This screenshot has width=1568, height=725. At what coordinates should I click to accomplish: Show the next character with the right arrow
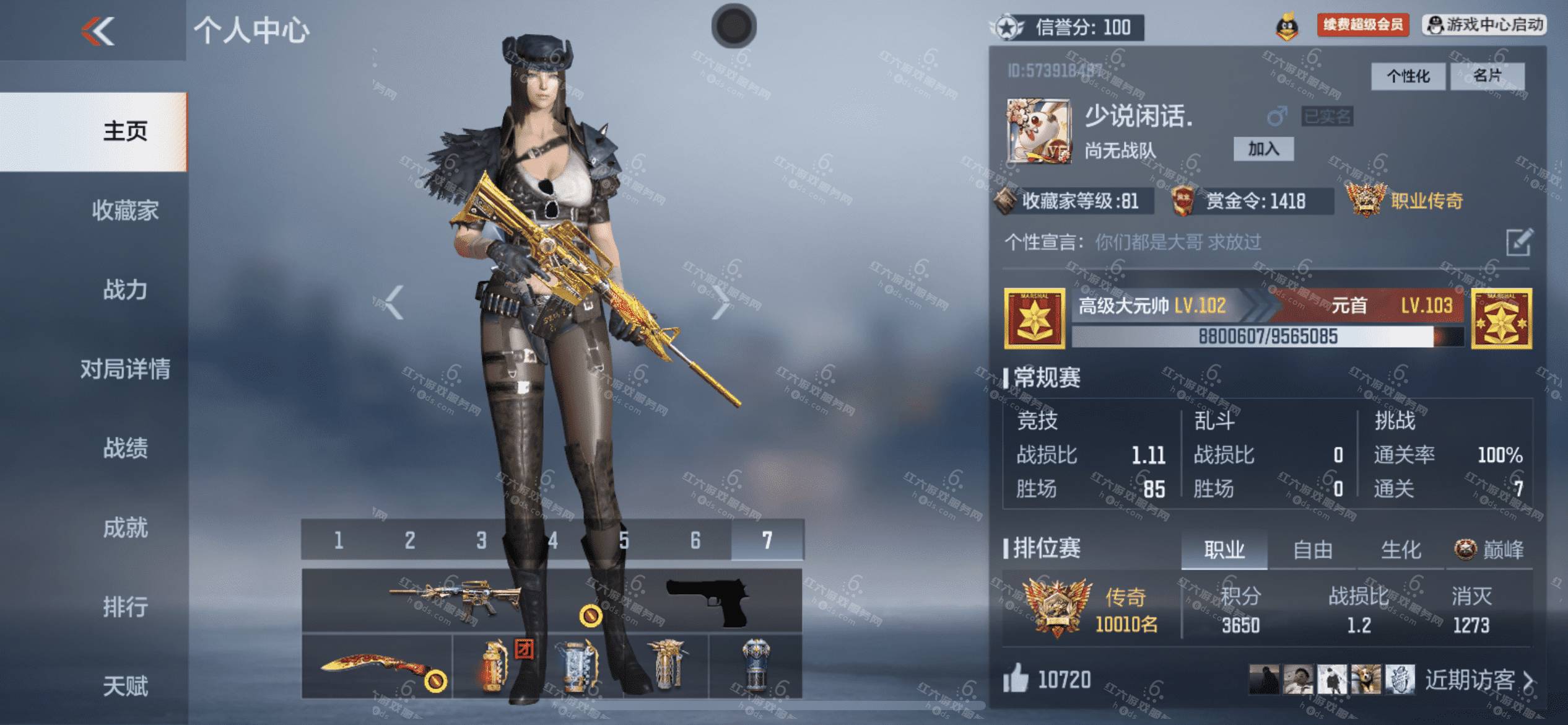pos(720,302)
